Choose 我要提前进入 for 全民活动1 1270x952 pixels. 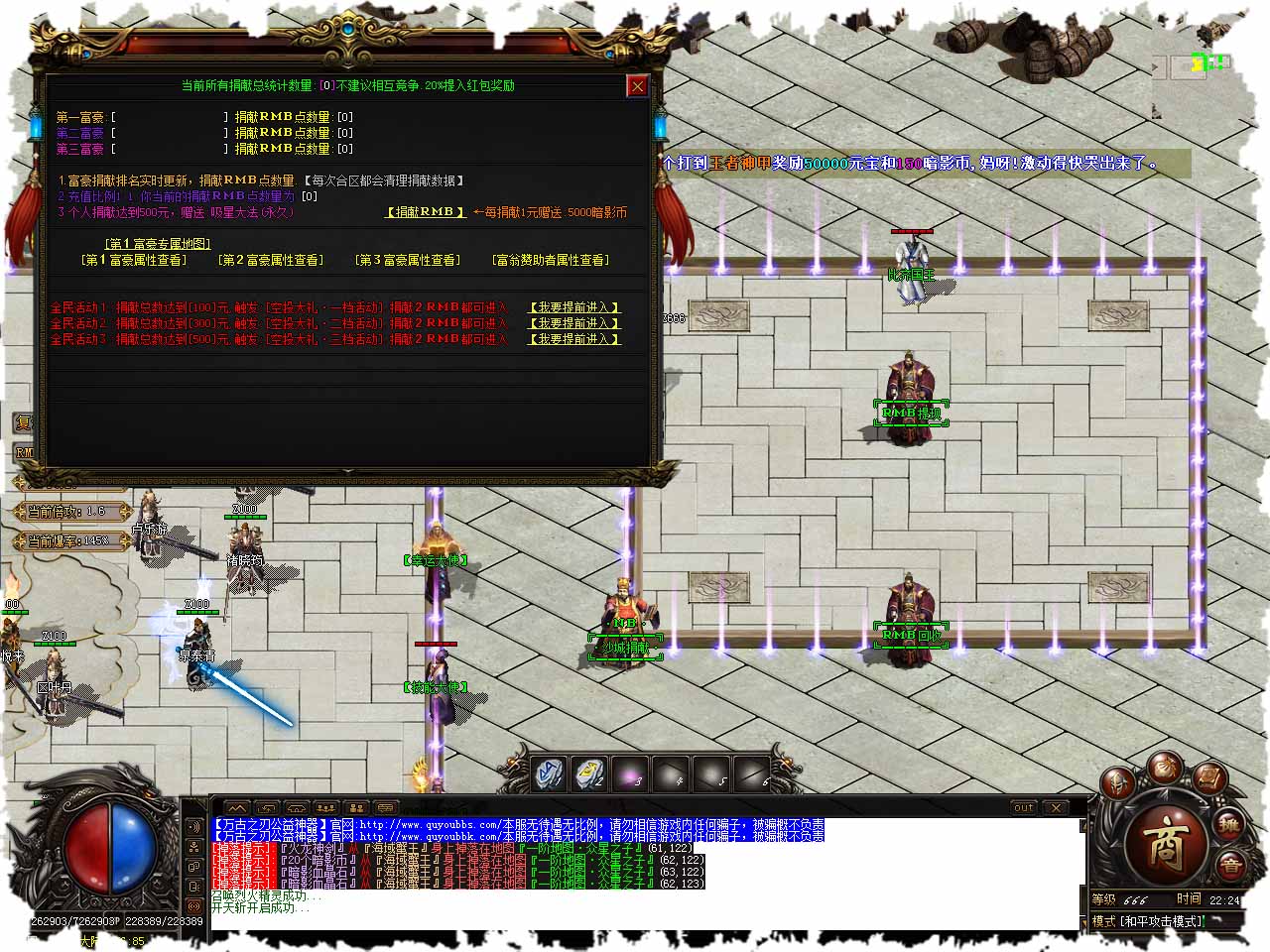tap(574, 307)
